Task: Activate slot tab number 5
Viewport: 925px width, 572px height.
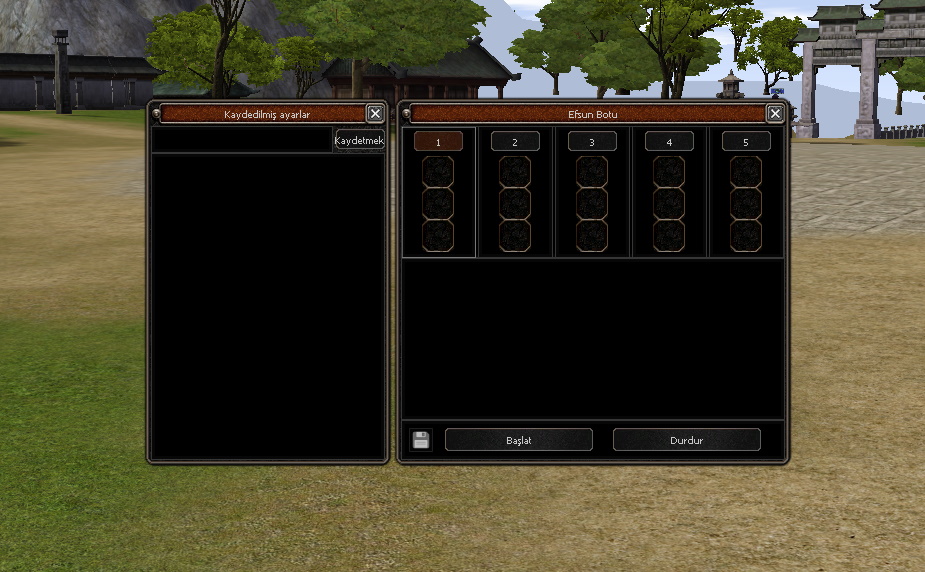Action: coord(746,142)
